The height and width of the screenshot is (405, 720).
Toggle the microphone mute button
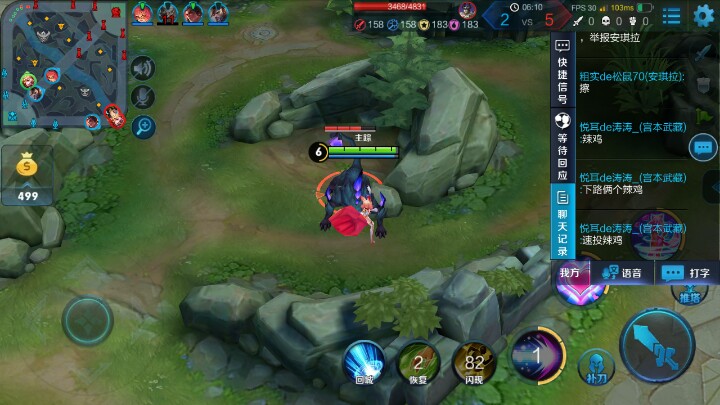pos(144,97)
